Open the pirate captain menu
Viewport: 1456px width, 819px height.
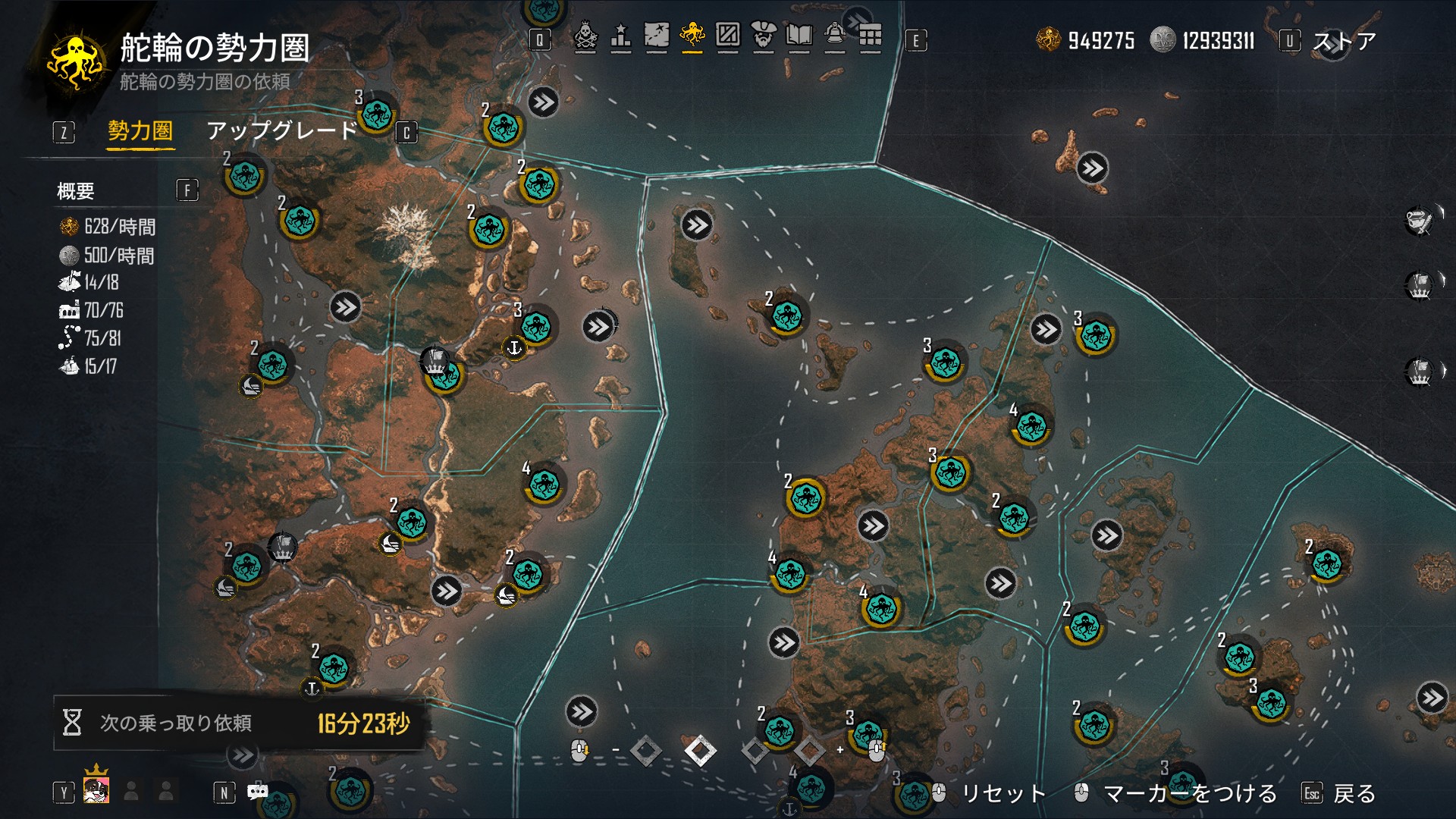point(763,36)
